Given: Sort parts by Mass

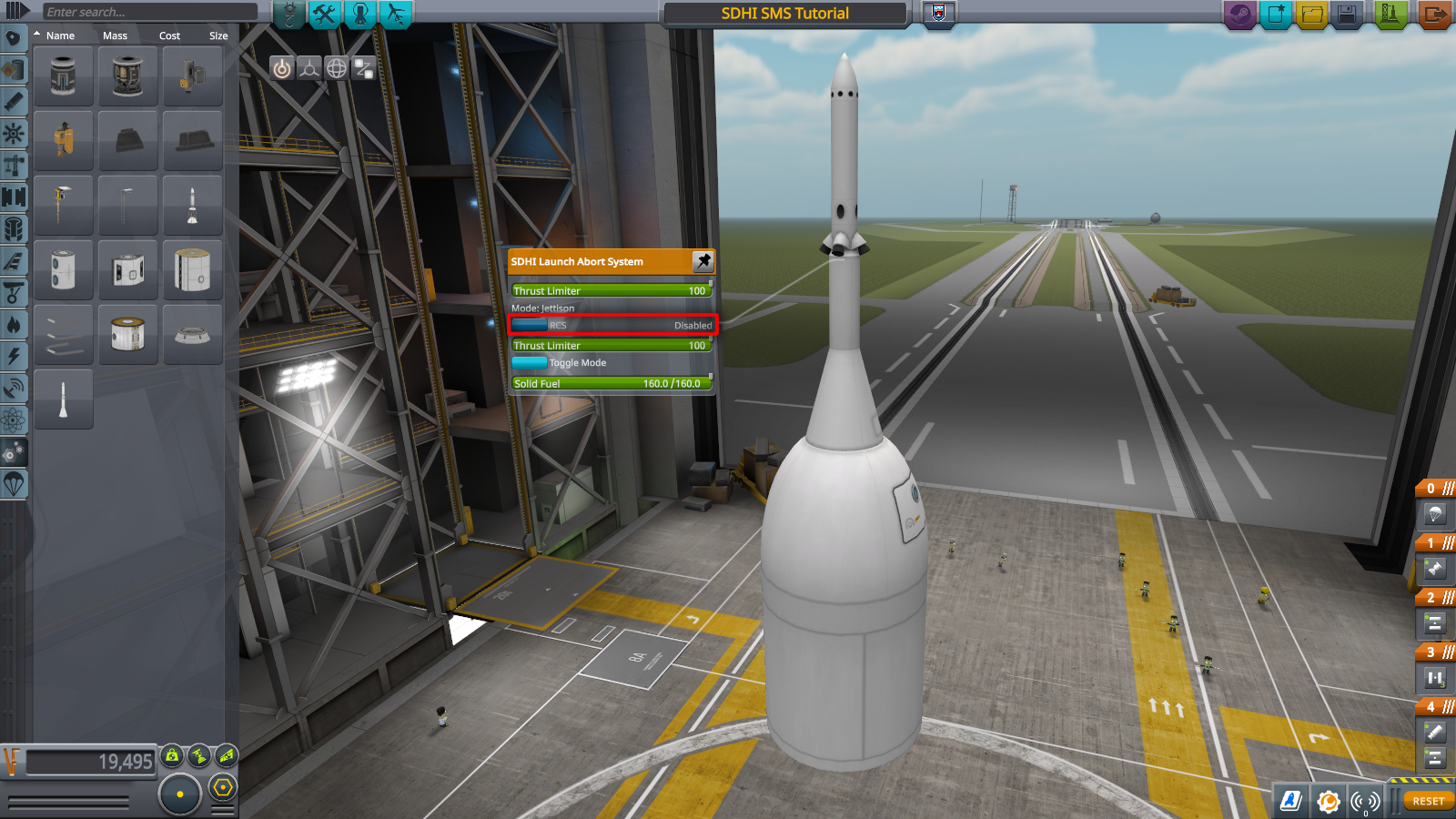Looking at the screenshot, I should (115, 35).
